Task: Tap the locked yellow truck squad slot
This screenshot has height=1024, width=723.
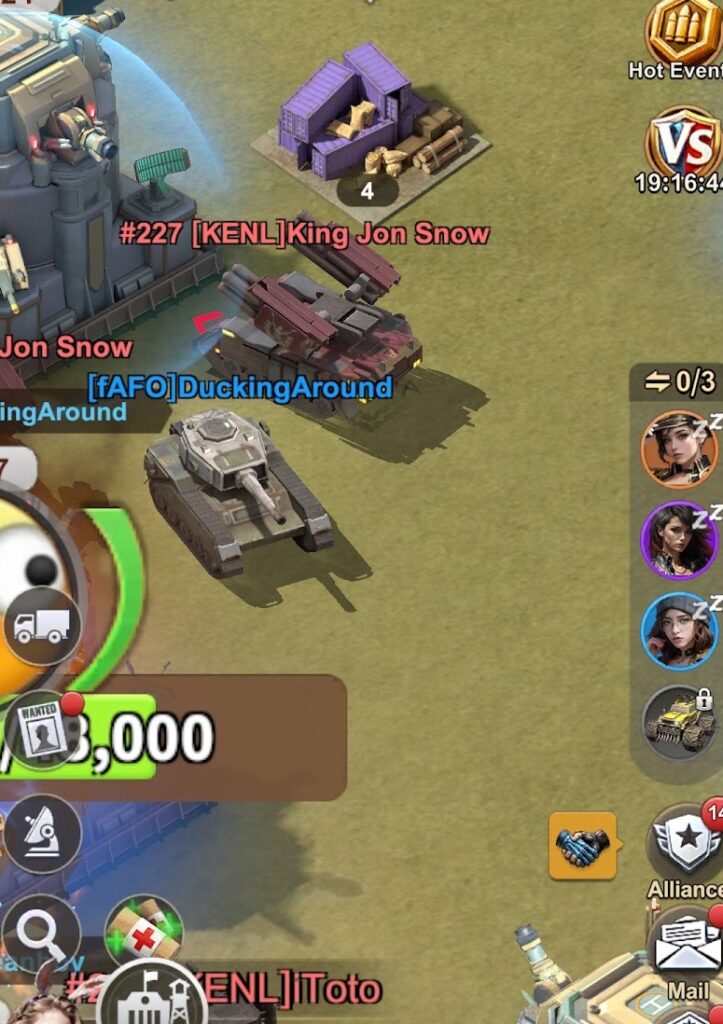Action: pyautogui.click(x=679, y=723)
